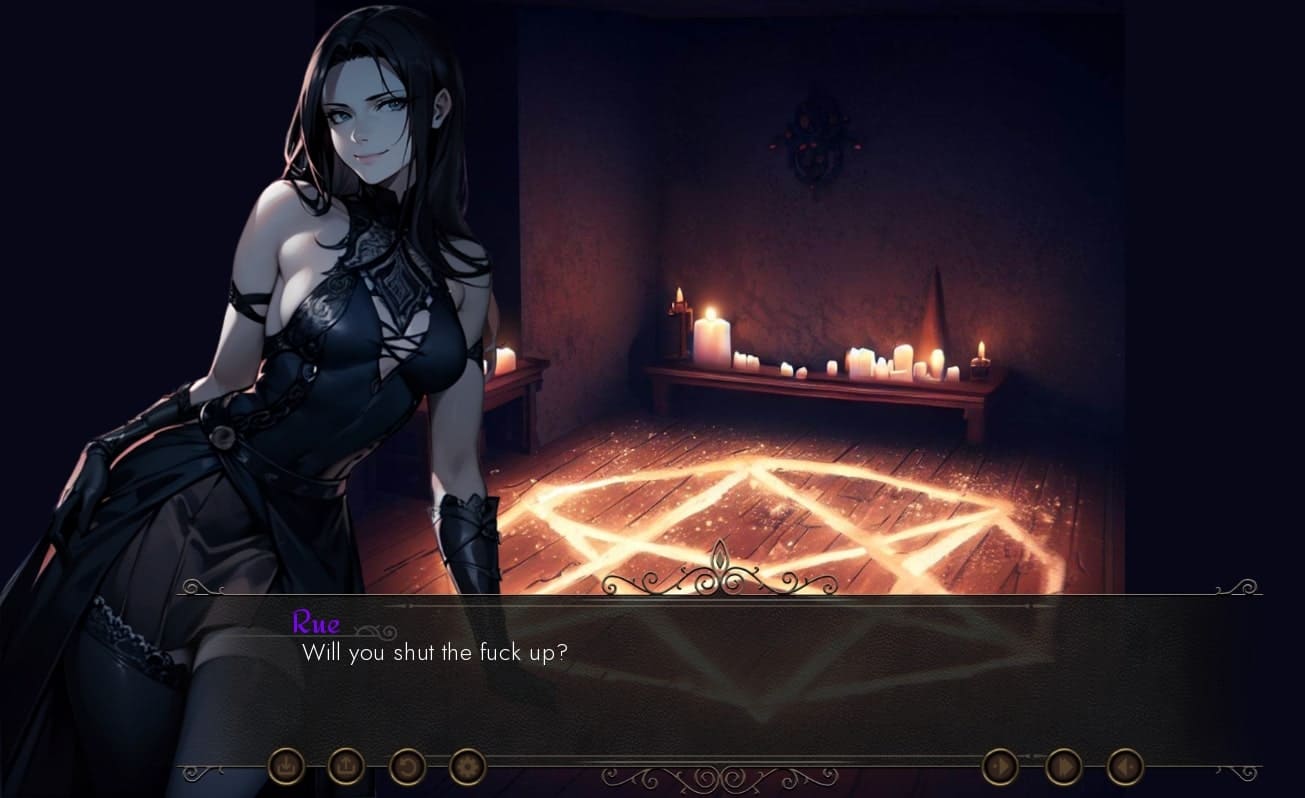This screenshot has width=1305, height=798.
Task: Open settings with the gear icon
Action: (x=467, y=767)
